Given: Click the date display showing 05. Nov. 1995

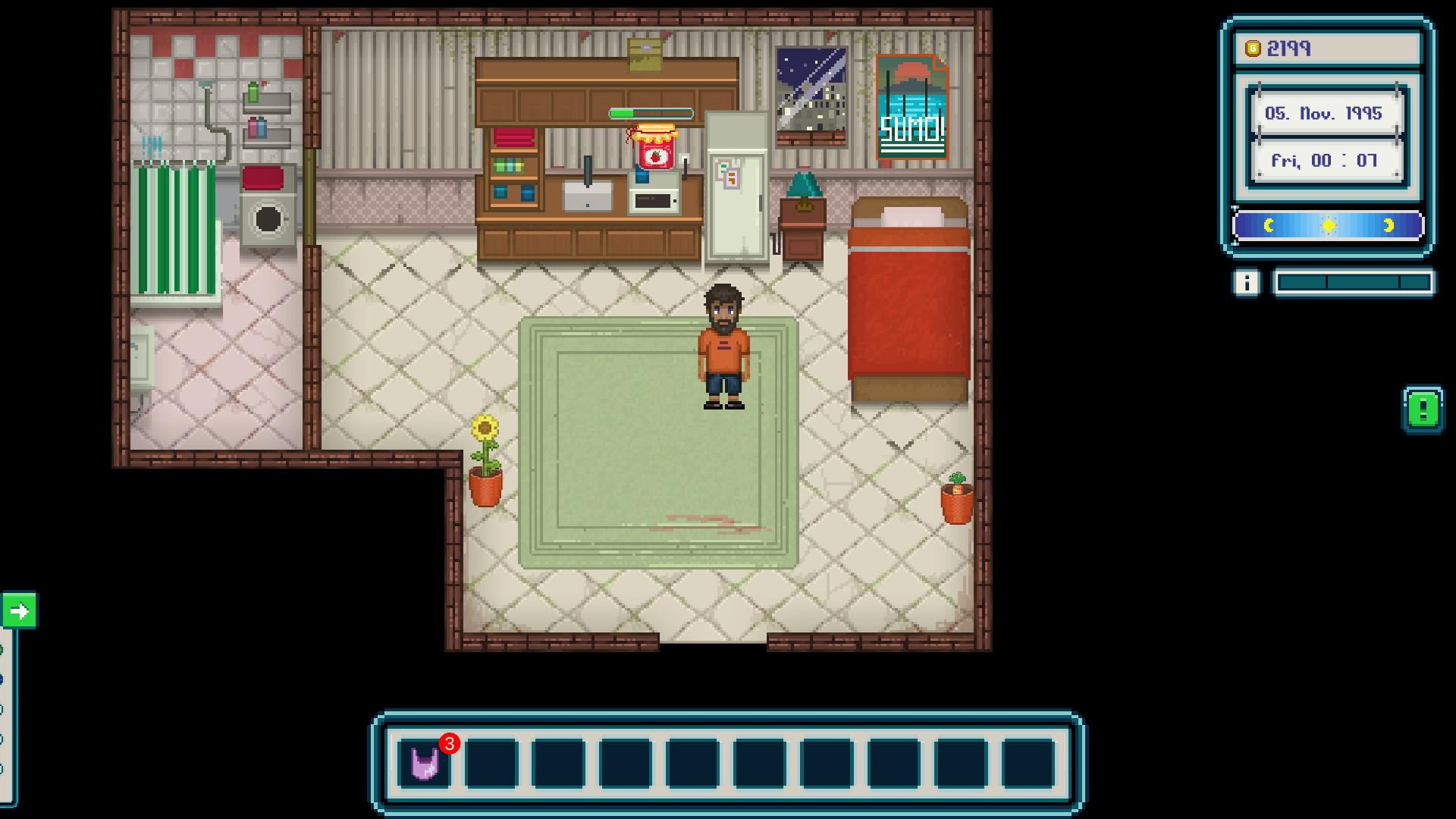Looking at the screenshot, I should [1326, 114].
